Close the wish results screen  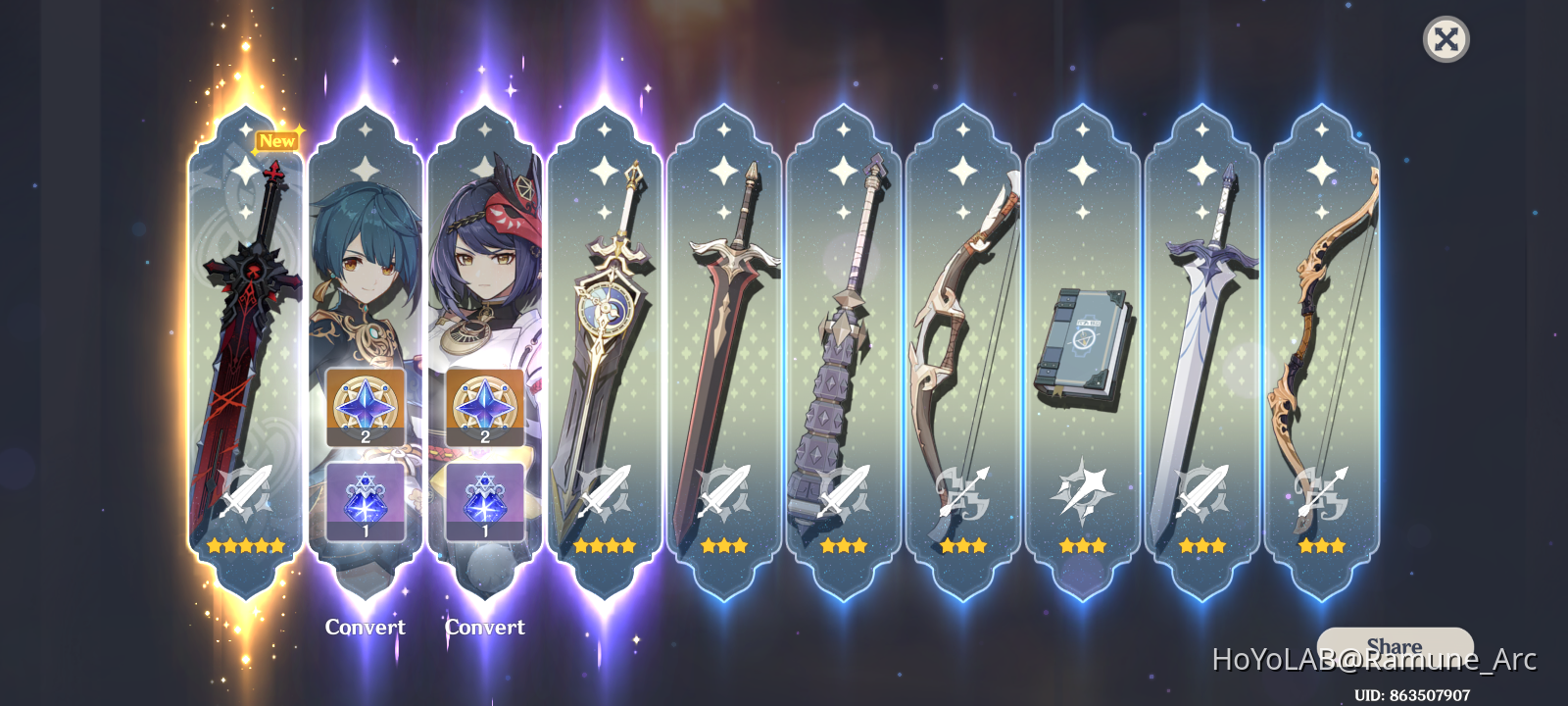1445,39
